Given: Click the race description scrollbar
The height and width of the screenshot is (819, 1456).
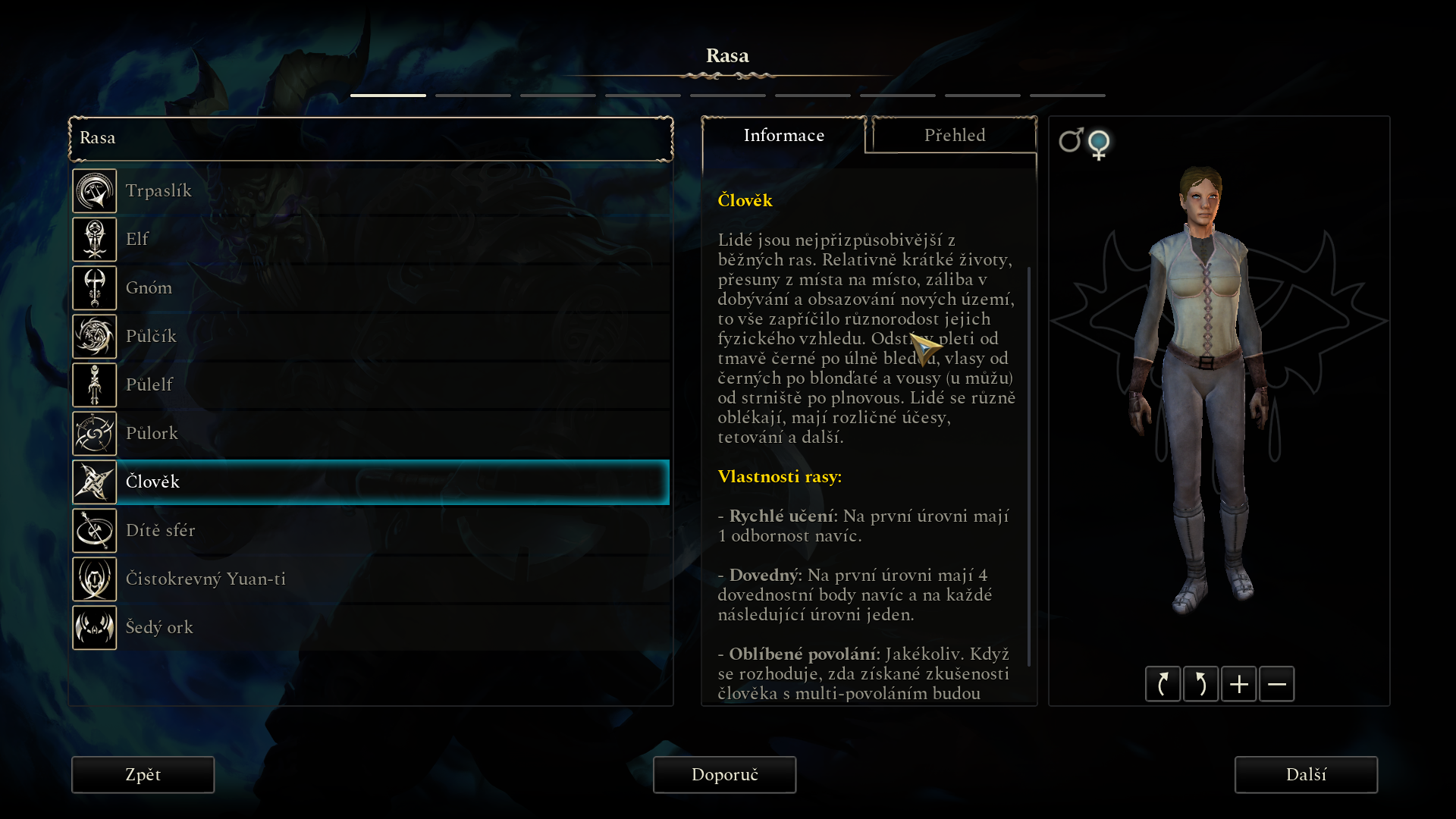Looking at the screenshot, I should click(x=1029, y=466).
